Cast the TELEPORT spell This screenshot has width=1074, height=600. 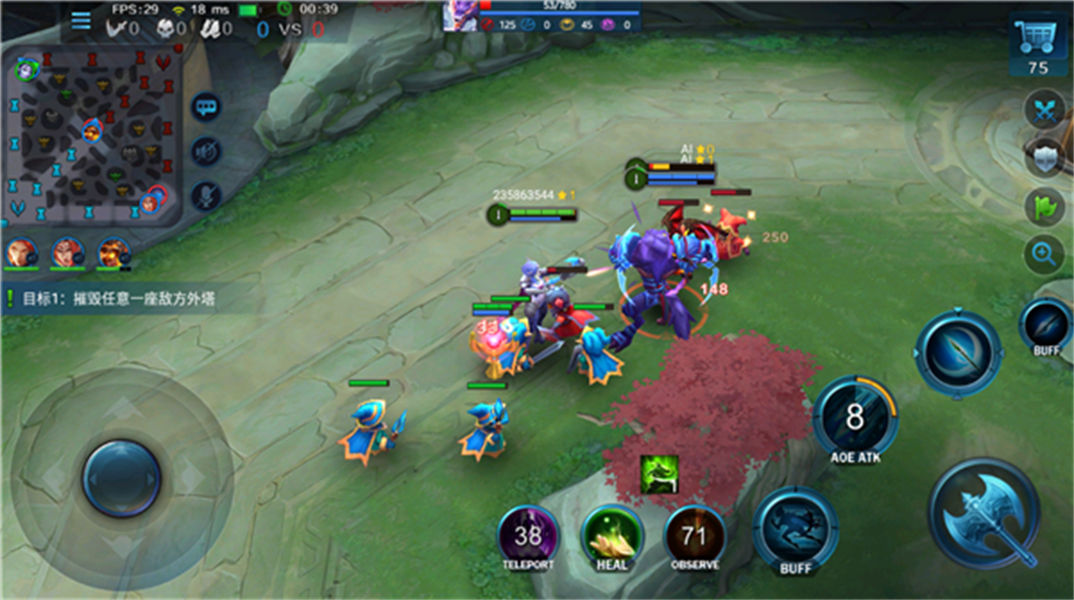pyautogui.click(x=528, y=537)
